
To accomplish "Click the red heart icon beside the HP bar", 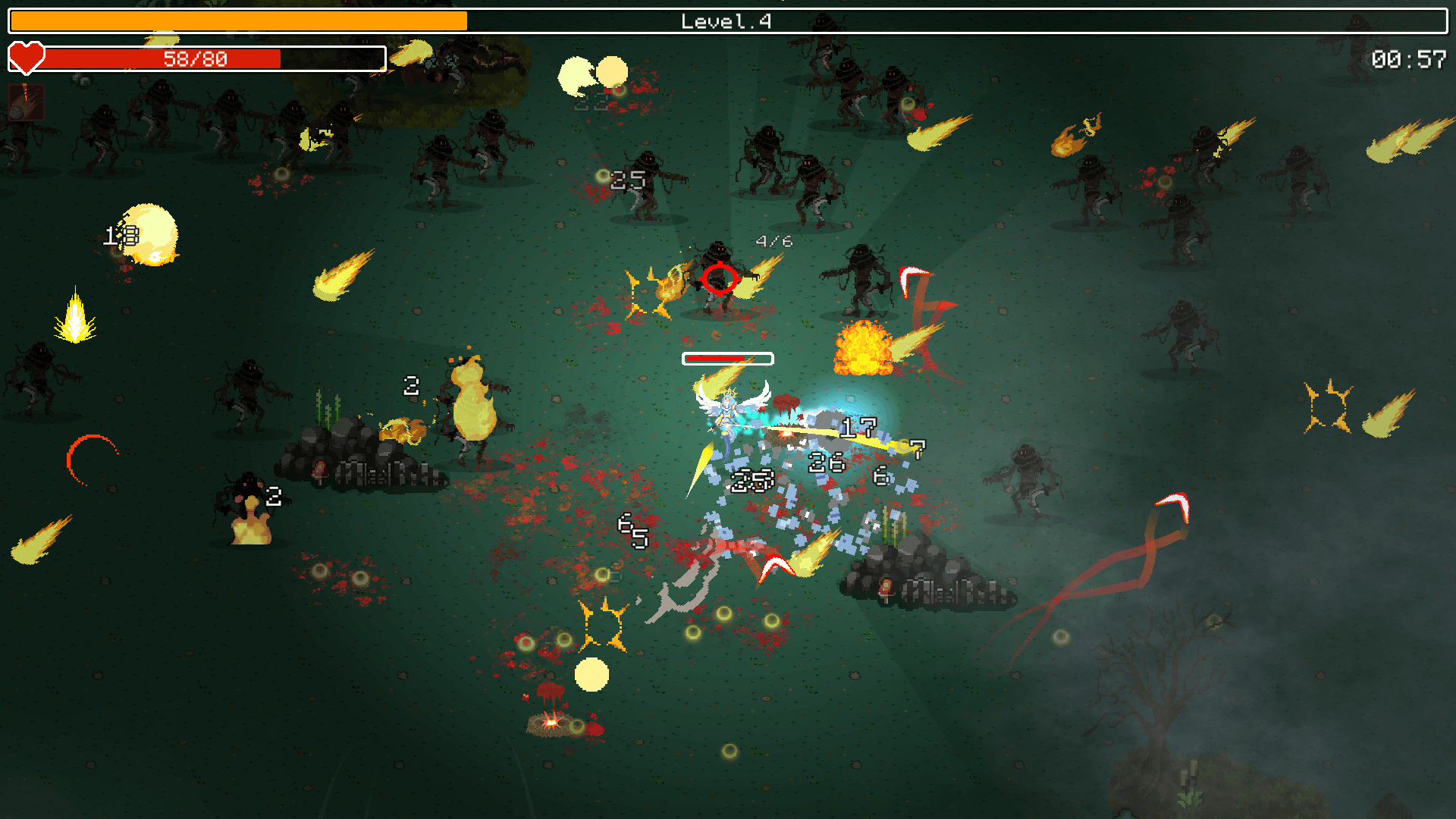I will (27, 57).
